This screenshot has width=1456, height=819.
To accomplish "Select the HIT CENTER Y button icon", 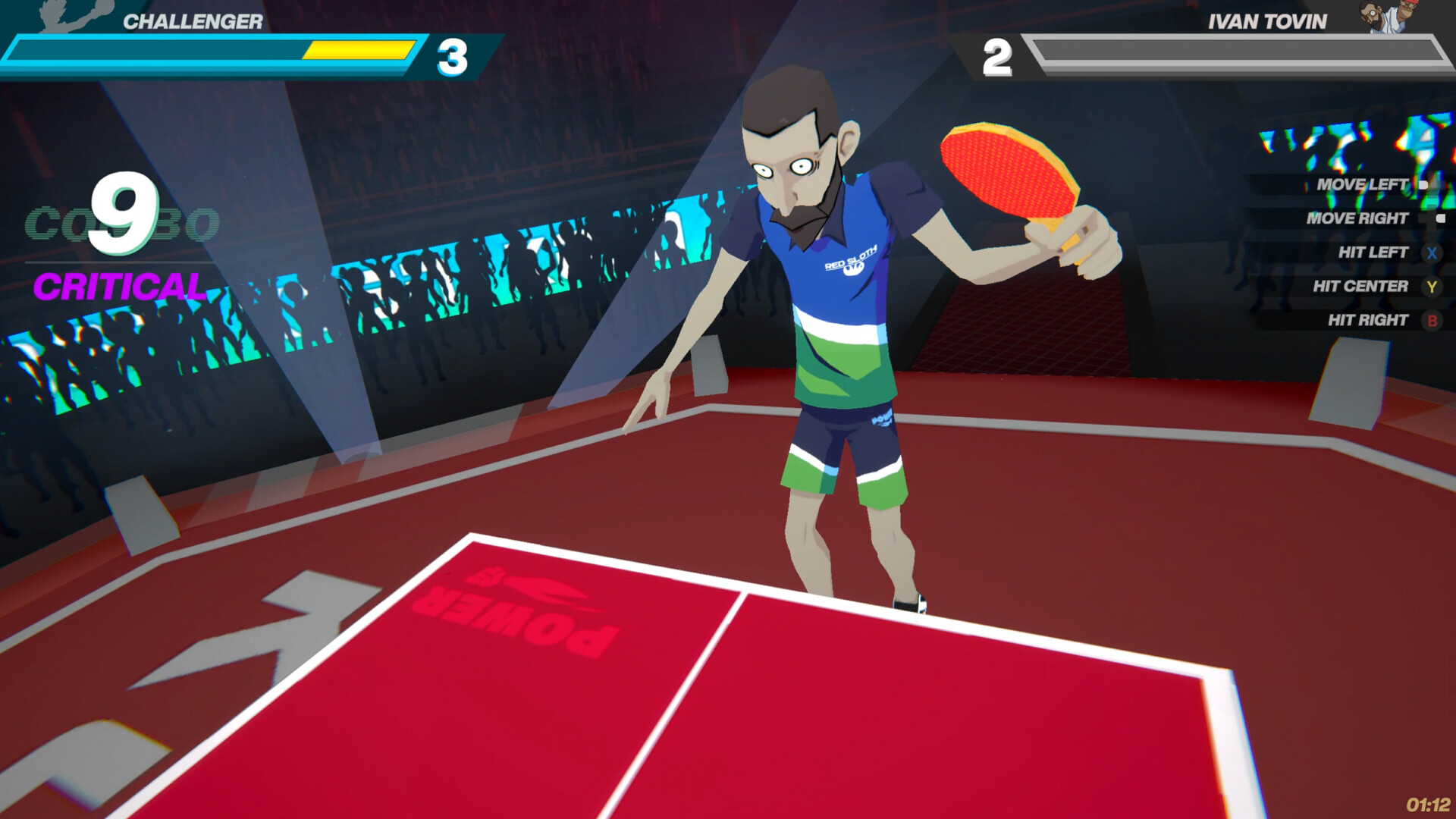I will pyautogui.click(x=1430, y=286).
